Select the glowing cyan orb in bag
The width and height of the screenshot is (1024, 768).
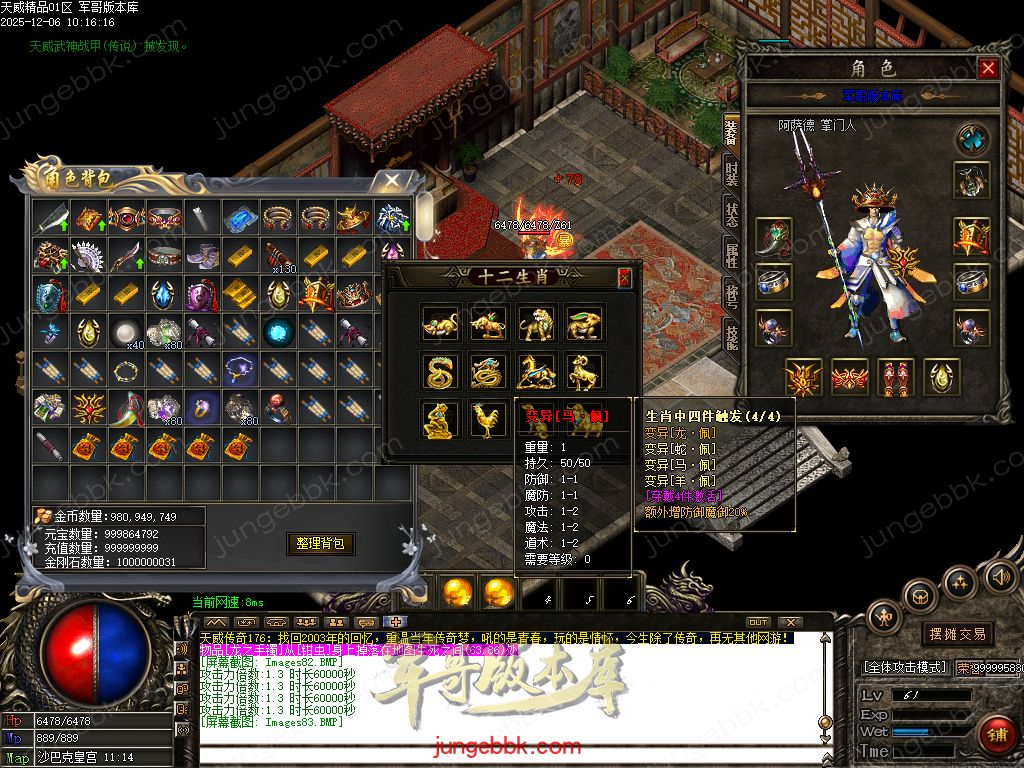[x=278, y=332]
